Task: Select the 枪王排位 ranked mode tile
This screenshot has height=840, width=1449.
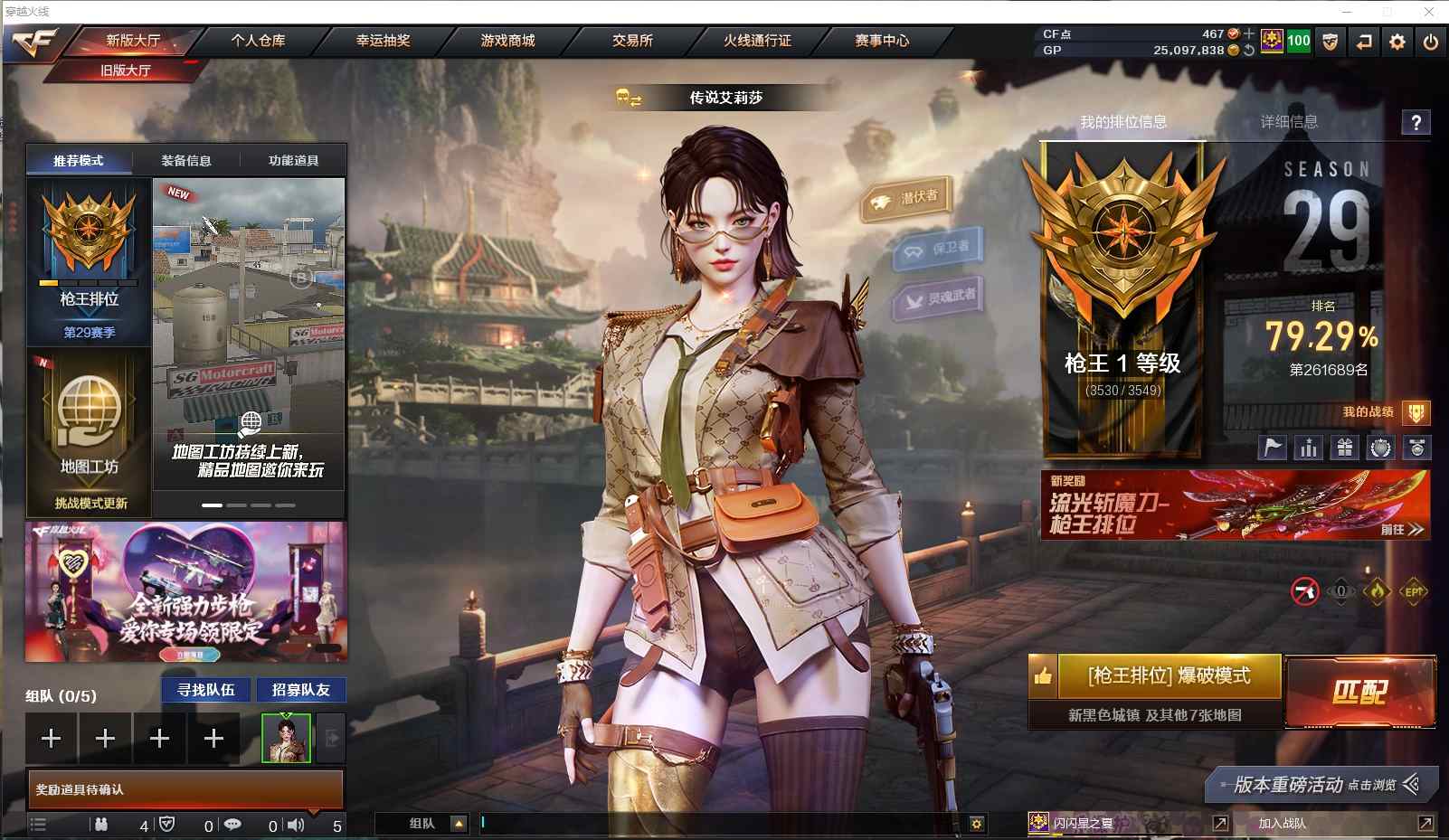Action: pos(89,260)
